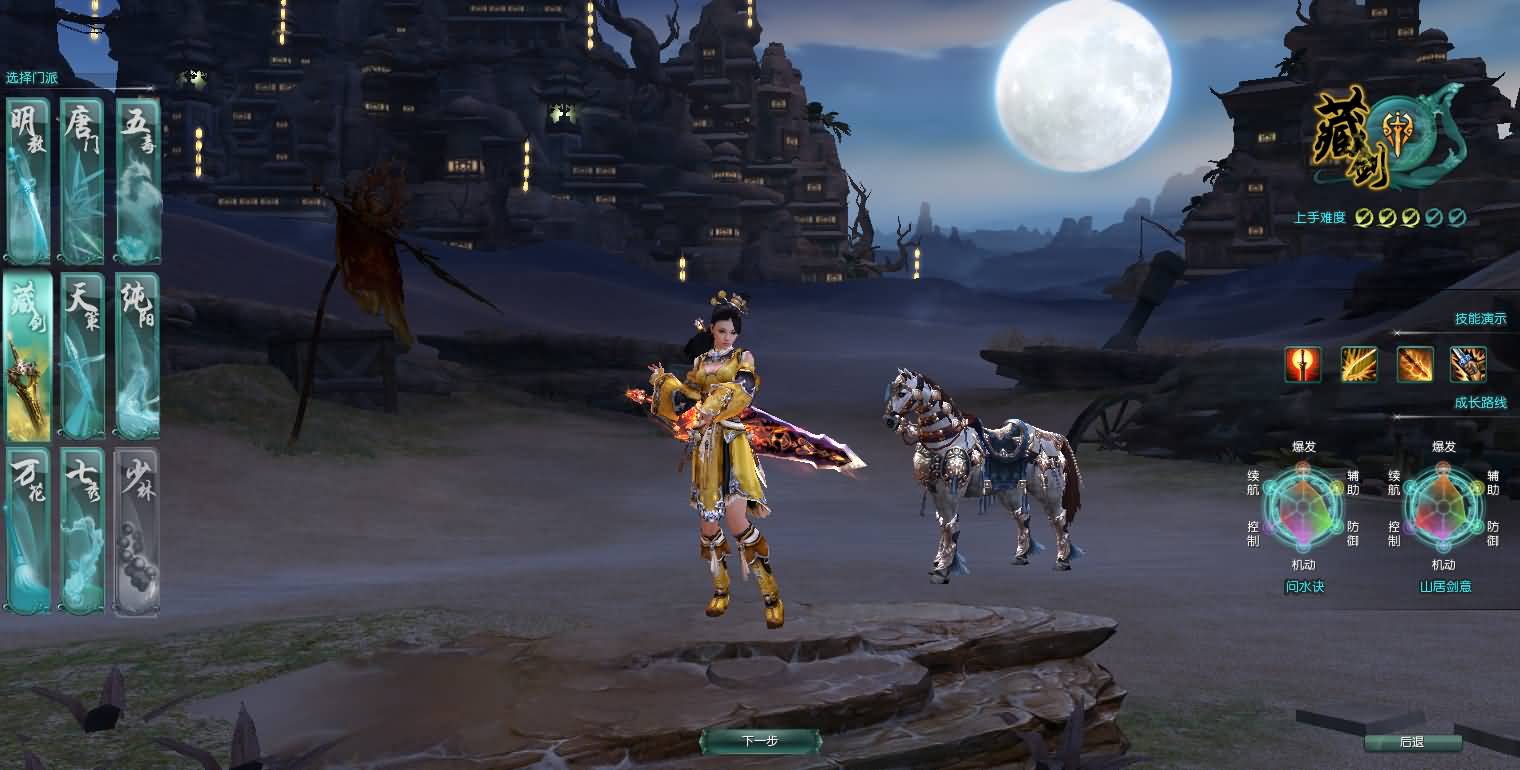Choose the 问水诀 growth route

coord(1305,587)
